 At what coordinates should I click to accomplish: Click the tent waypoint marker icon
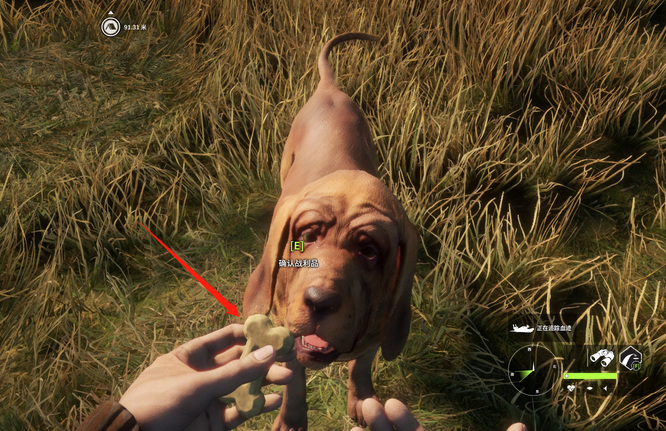[110, 27]
